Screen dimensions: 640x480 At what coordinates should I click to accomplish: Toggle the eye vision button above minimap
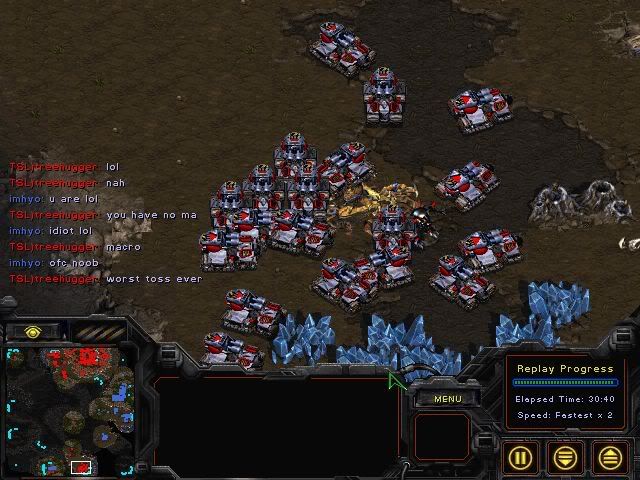tap(32, 331)
